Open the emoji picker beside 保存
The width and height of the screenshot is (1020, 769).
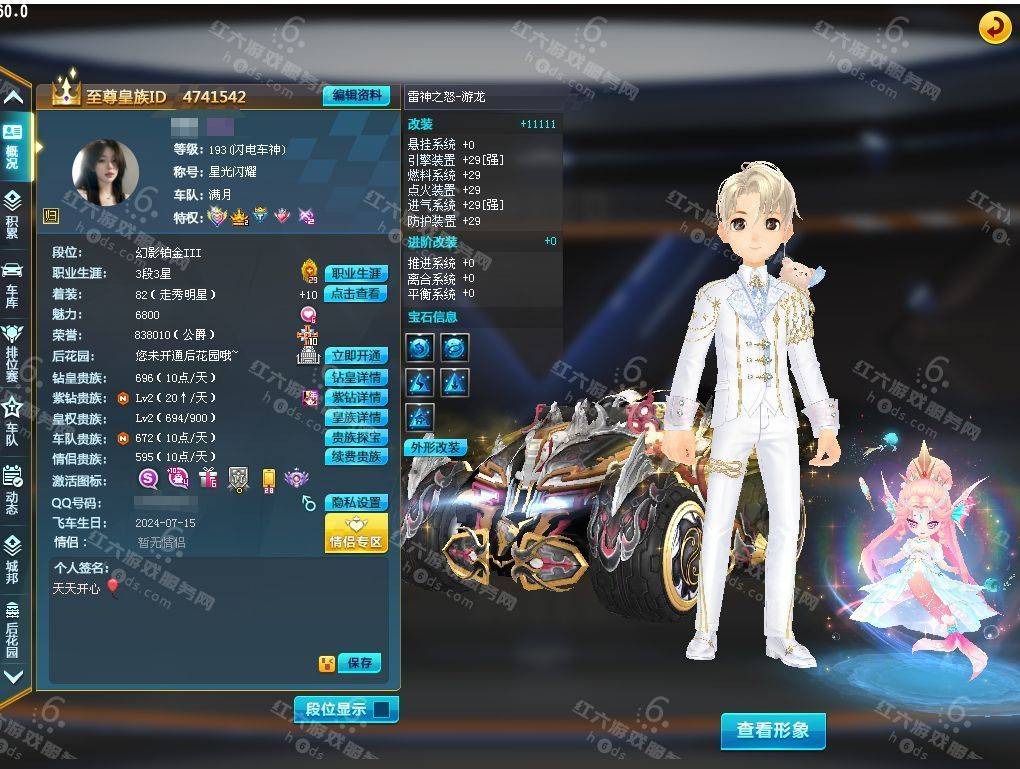(327, 663)
